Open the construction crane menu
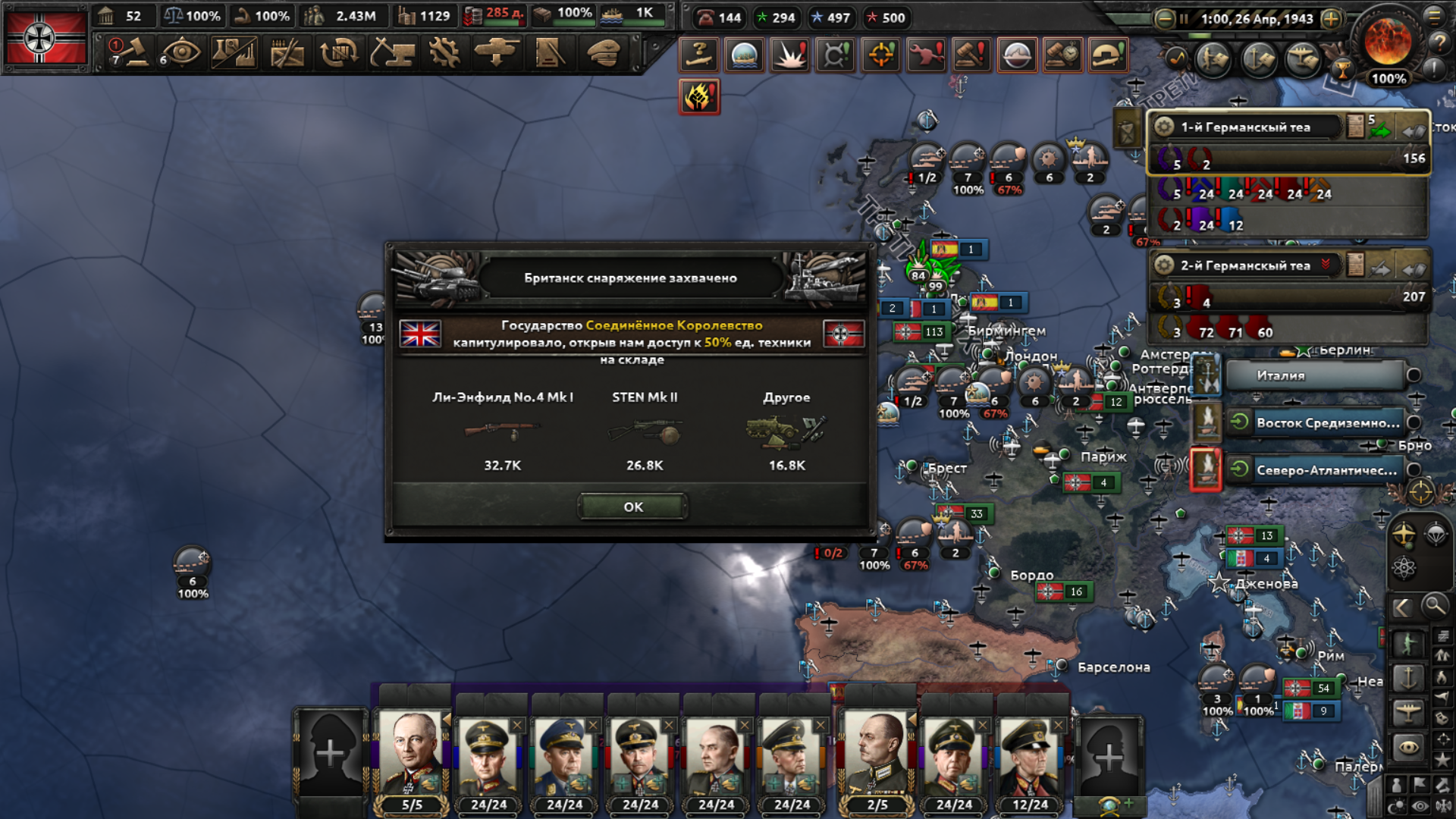Screen dimensions: 1456x819 (391, 53)
